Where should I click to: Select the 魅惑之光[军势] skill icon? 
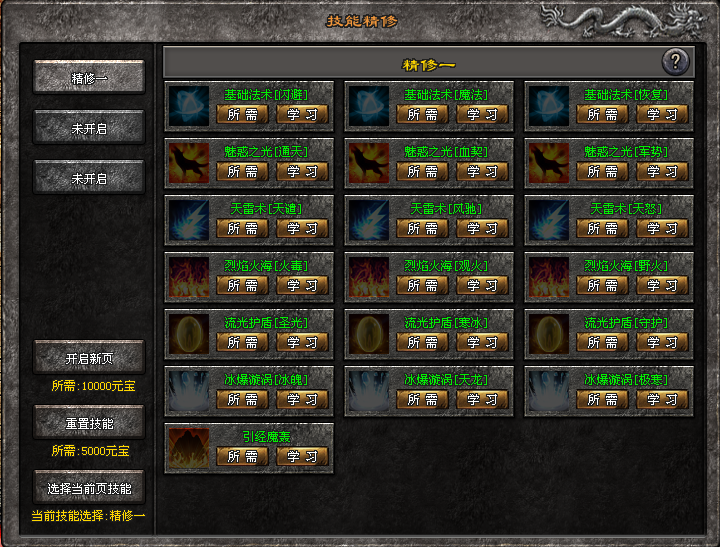tap(548, 160)
